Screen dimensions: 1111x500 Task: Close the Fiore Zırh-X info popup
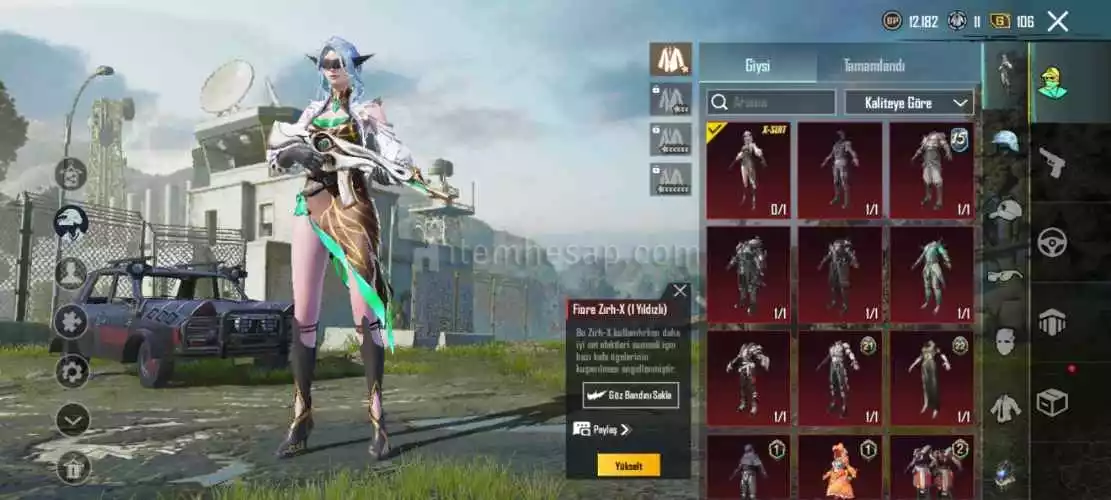(x=680, y=291)
